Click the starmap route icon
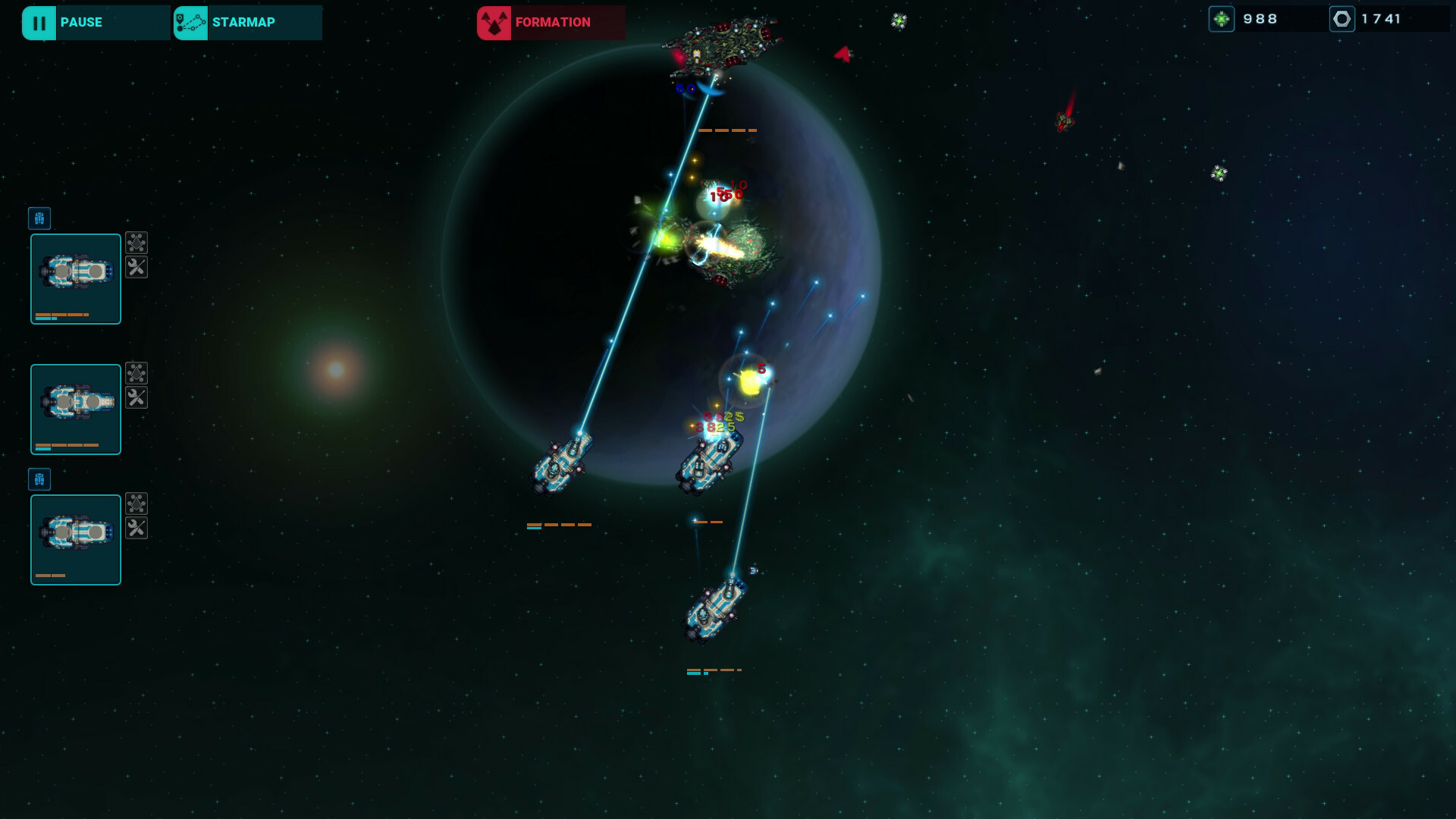This screenshot has width=1456, height=819. pos(190,22)
